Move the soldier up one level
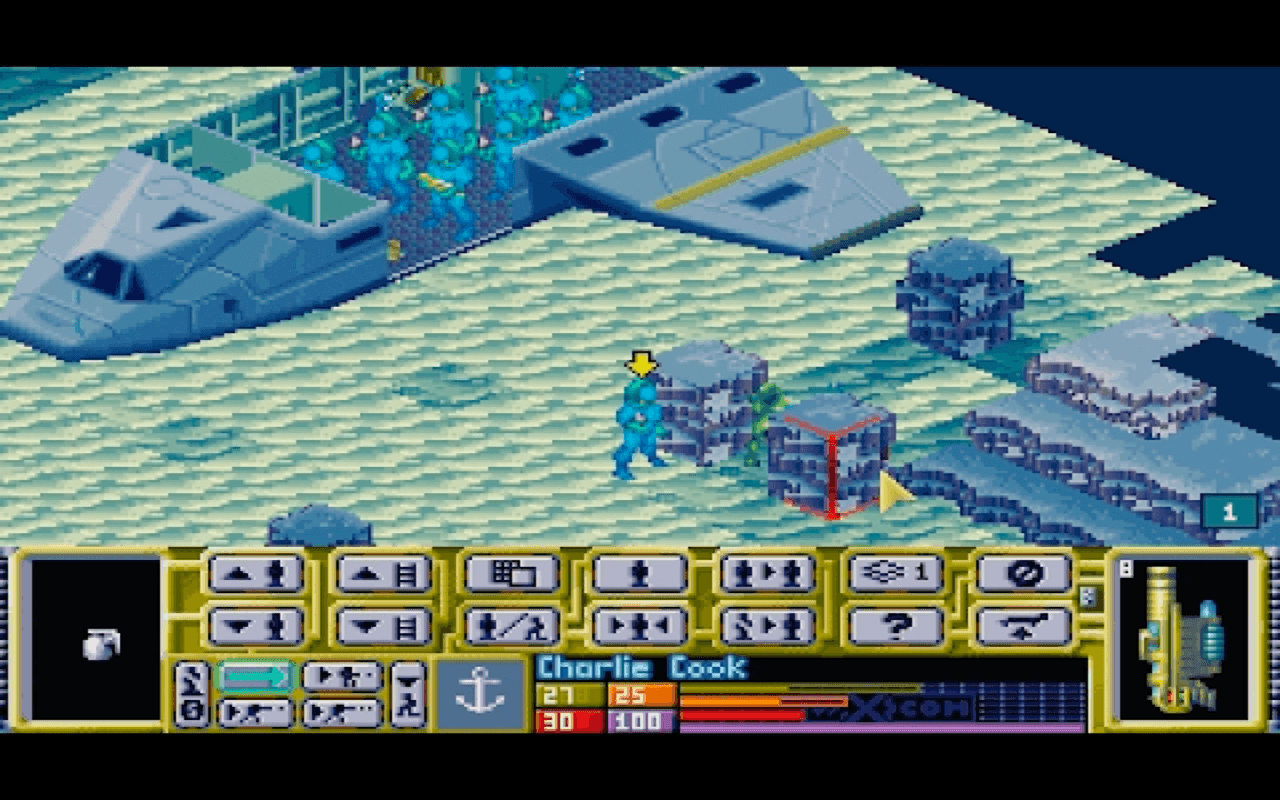The width and height of the screenshot is (1280, 800). coord(257,572)
